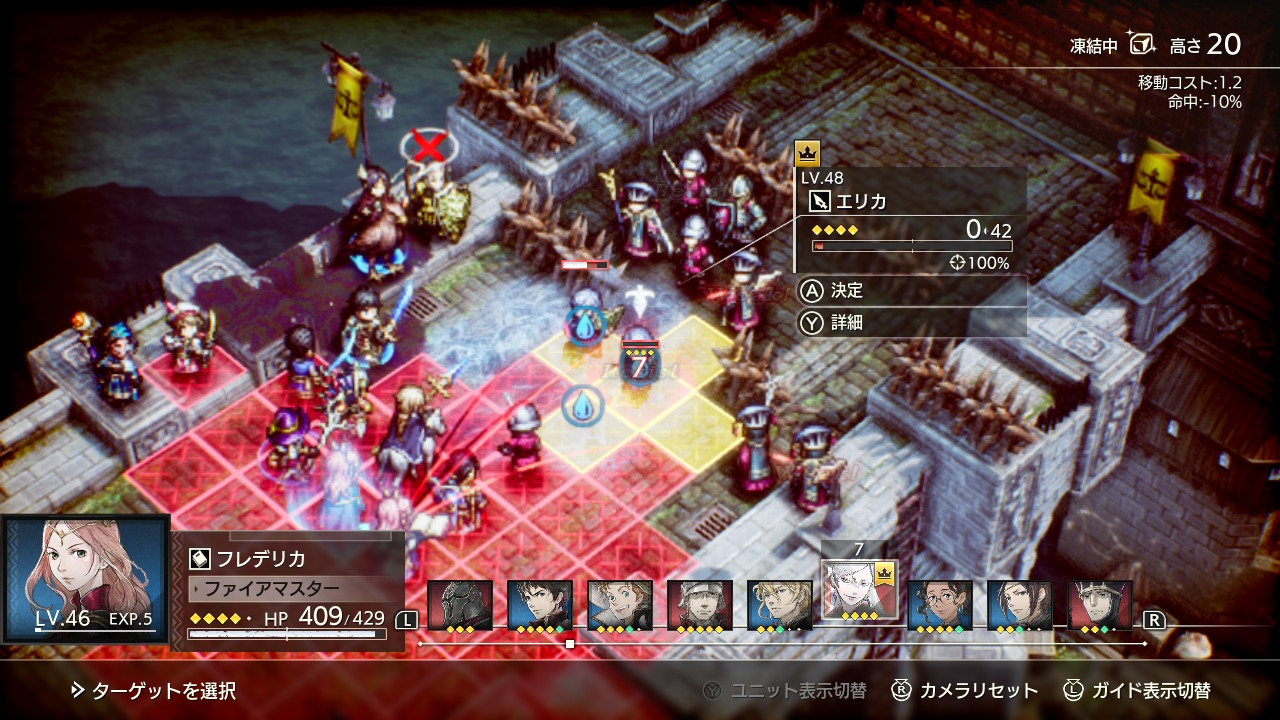
Task: Select the armored helmet knight turn portrait
Action: (x=460, y=605)
